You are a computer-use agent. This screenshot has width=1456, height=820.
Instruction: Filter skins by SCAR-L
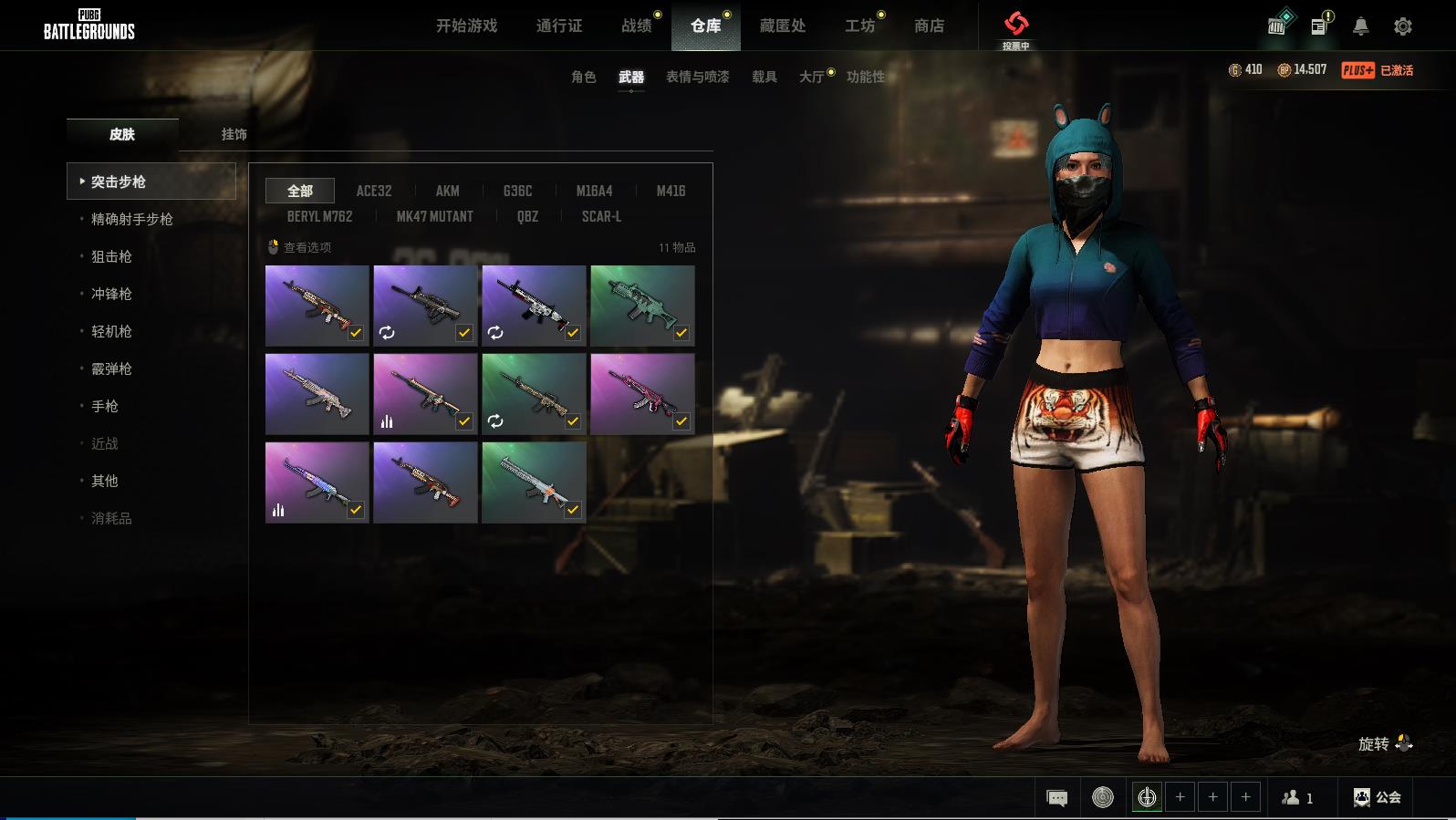pyautogui.click(x=601, y=216)
